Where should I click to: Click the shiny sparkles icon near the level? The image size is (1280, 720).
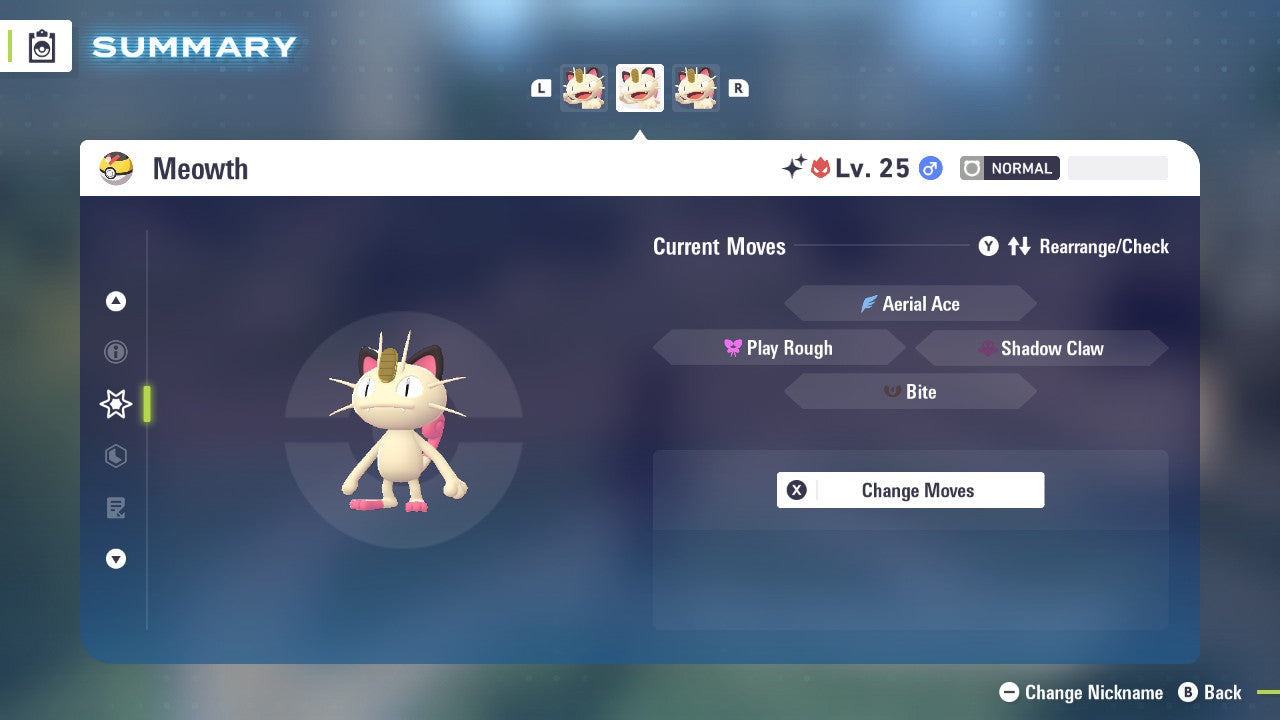(x=791, y=165)
